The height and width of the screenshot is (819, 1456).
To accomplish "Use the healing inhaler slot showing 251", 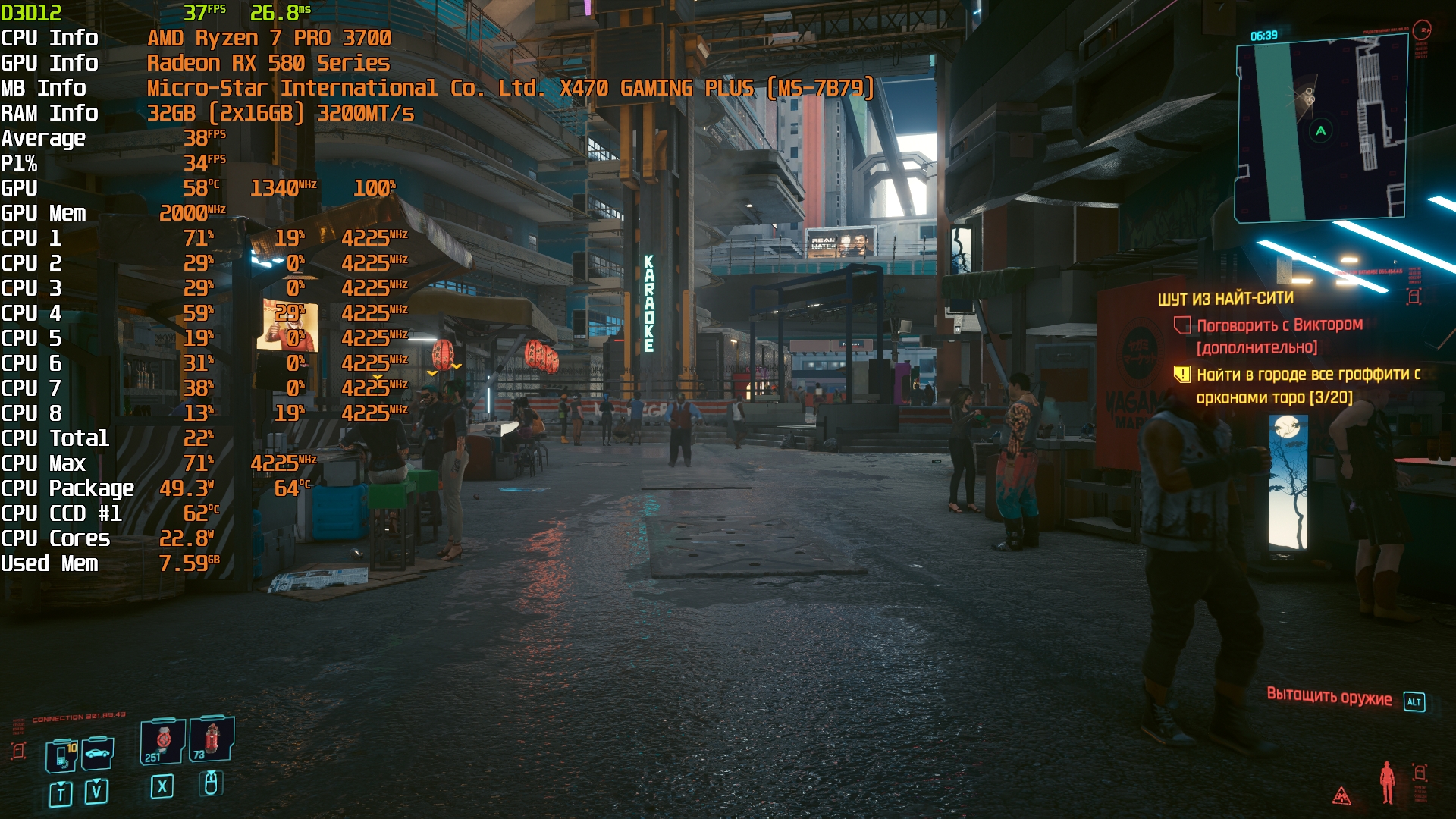I will [162, 741].
